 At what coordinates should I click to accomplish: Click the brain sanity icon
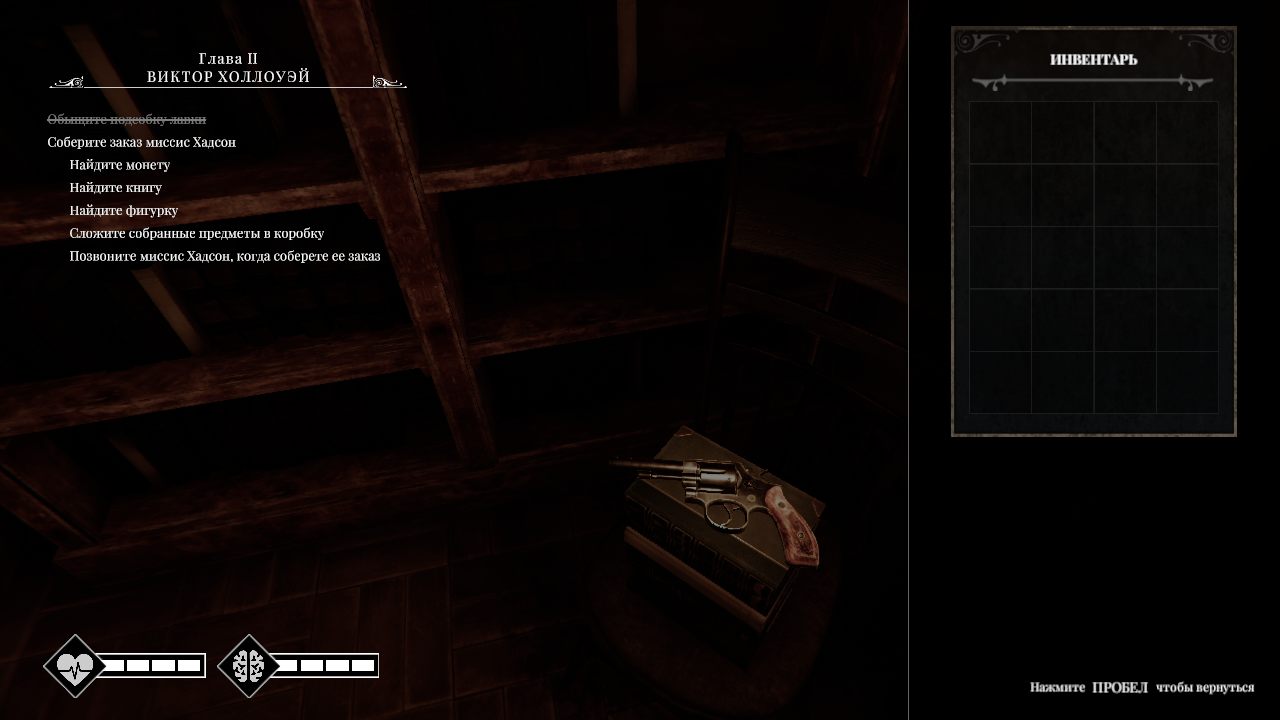tap(248, 665)
